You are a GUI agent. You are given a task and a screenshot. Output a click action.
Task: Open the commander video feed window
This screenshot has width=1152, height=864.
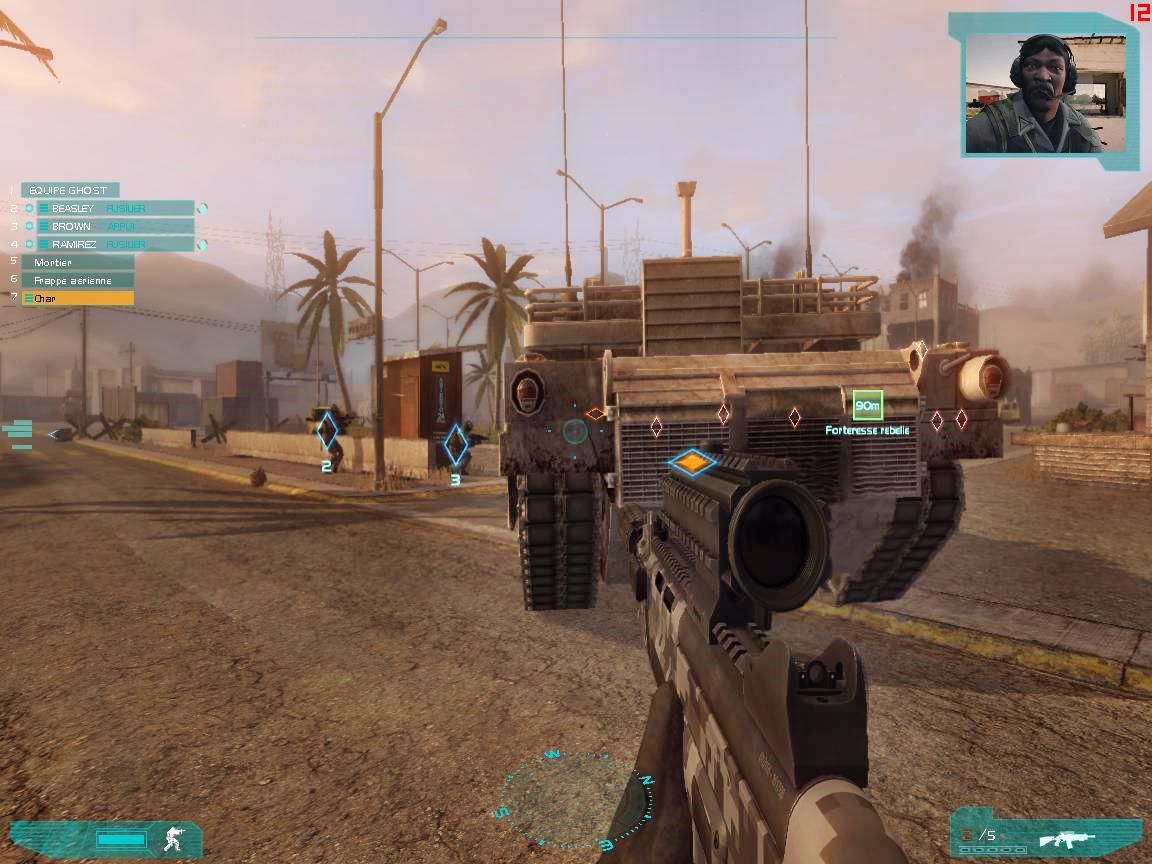coord(1045,92)
